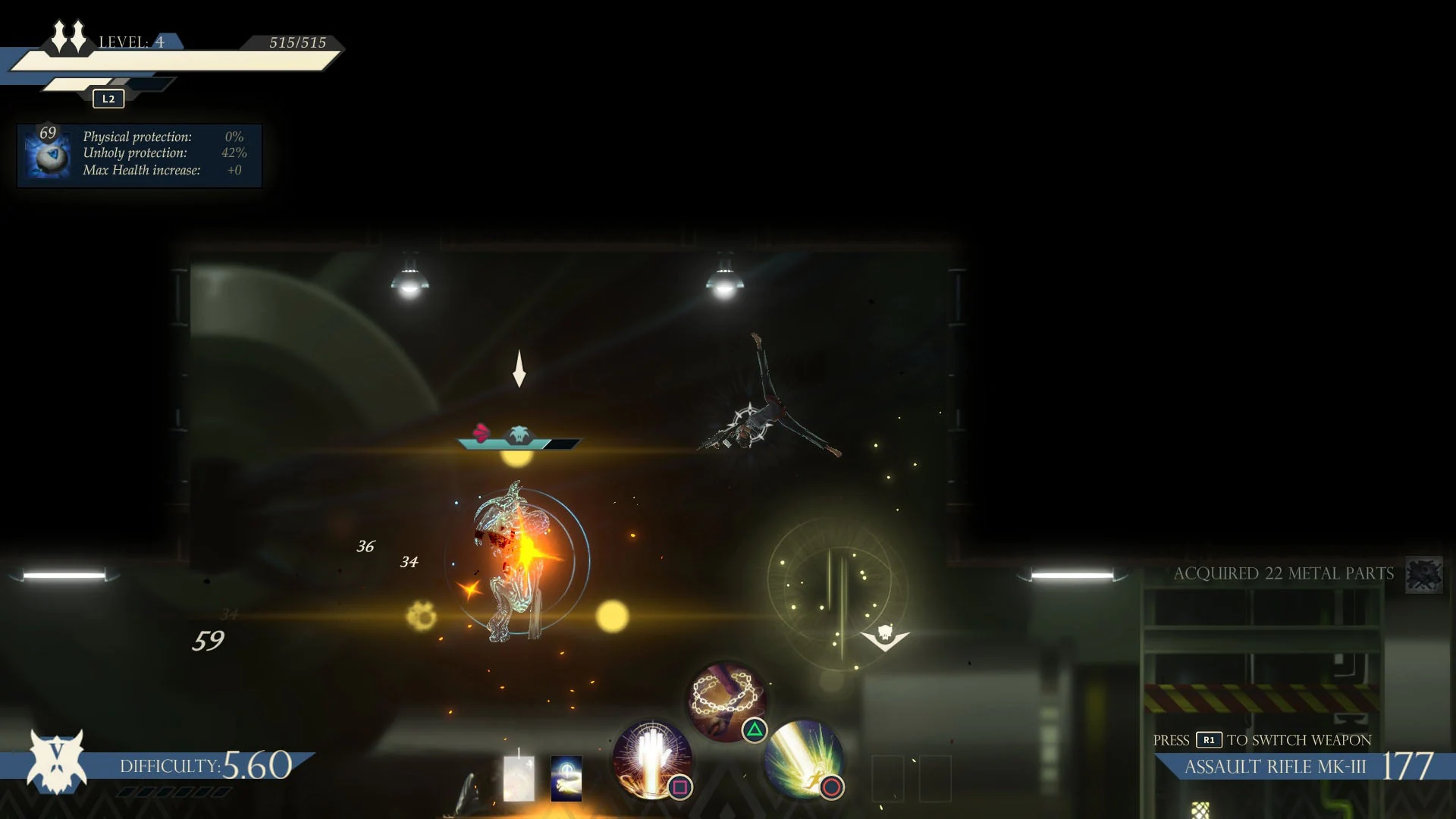1456x819 pixels.
Task: Click the twin angel wings level emblem
Action: [70, 36]
